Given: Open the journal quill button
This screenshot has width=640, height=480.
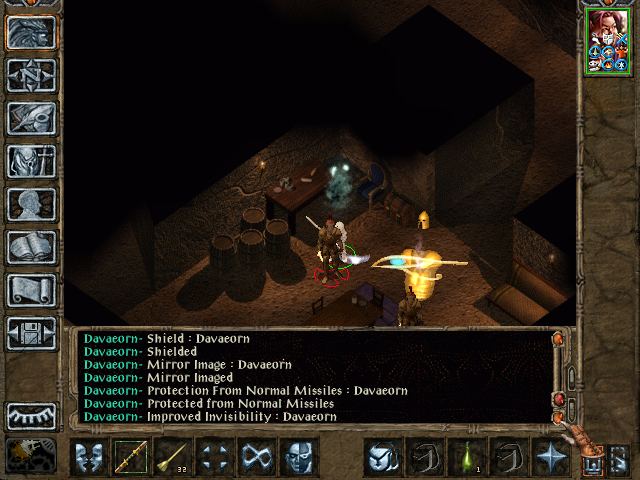Looking at the screenshot, I should [31, 118].
